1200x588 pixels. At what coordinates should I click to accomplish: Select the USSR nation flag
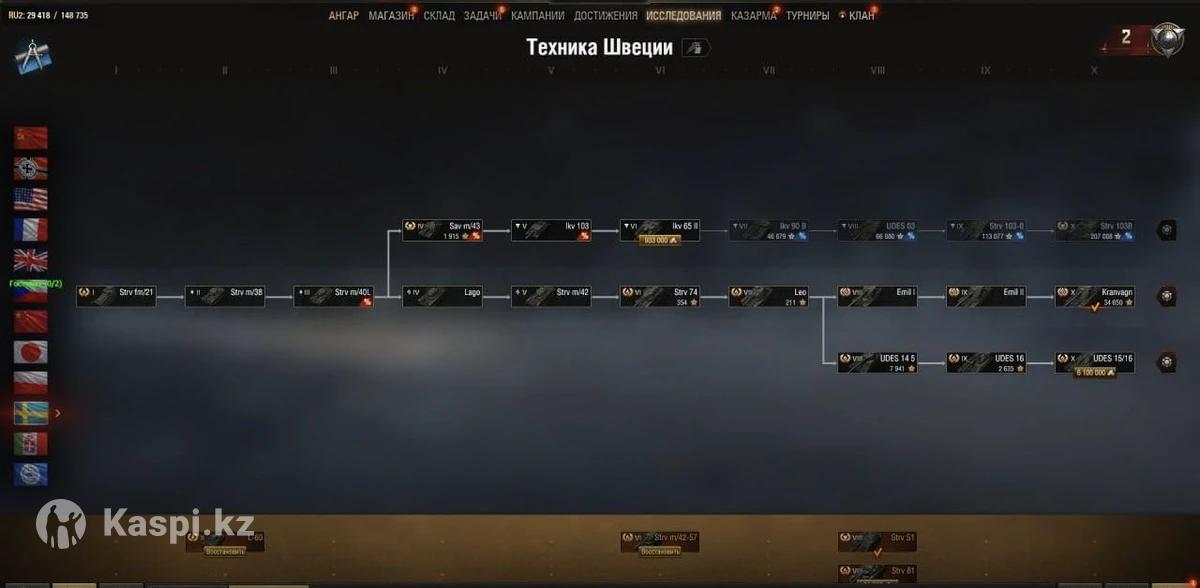tap(30, 138)
